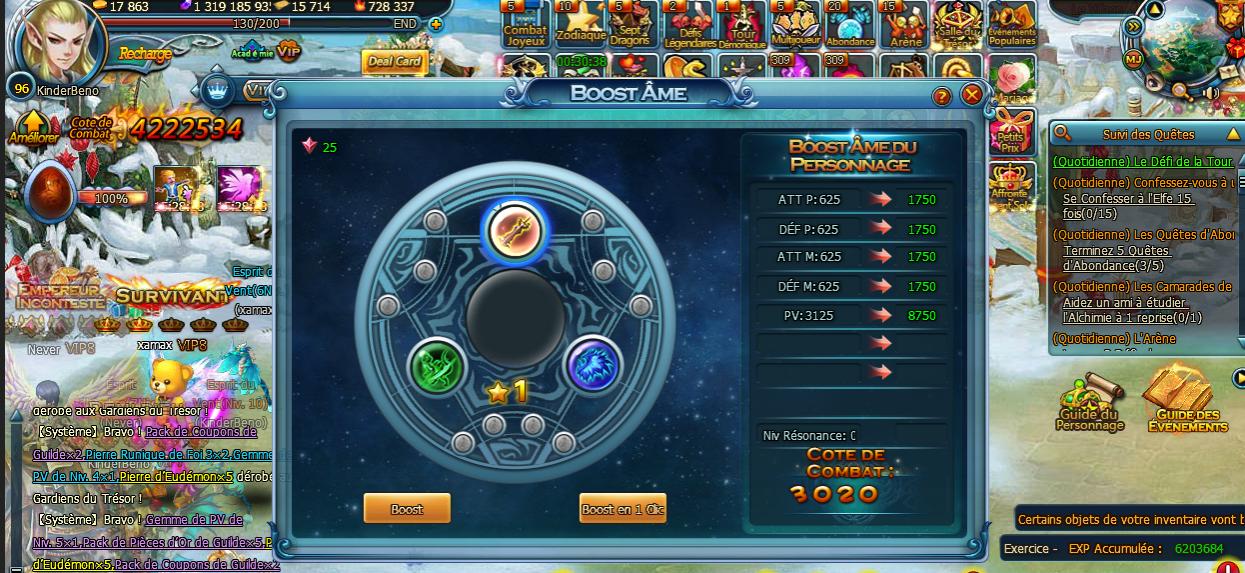1245x573 pixels.
Task: Open the Recharge menu
Action: tap(145, 53)
